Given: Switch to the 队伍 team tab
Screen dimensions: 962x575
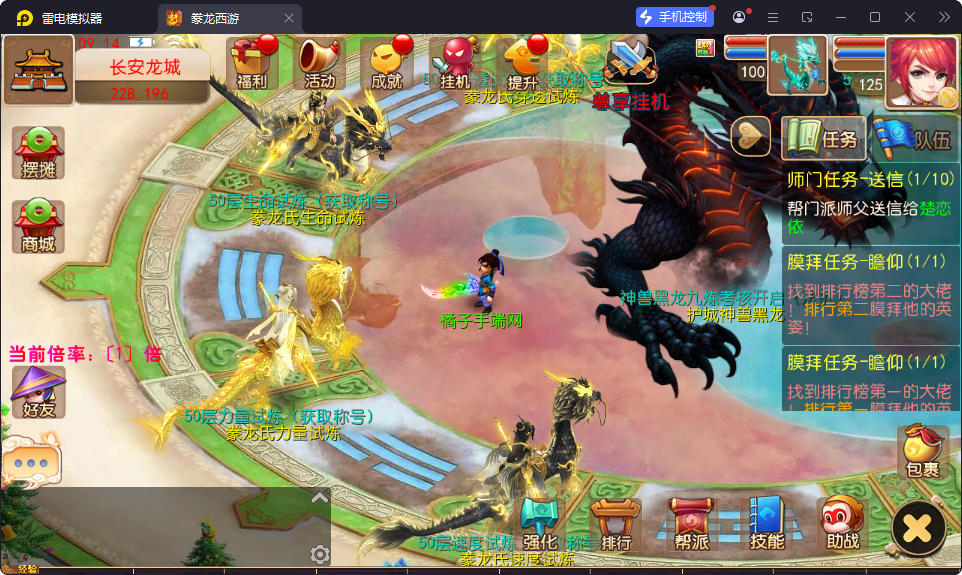Looking at the screenshot, I should point(913,139).
